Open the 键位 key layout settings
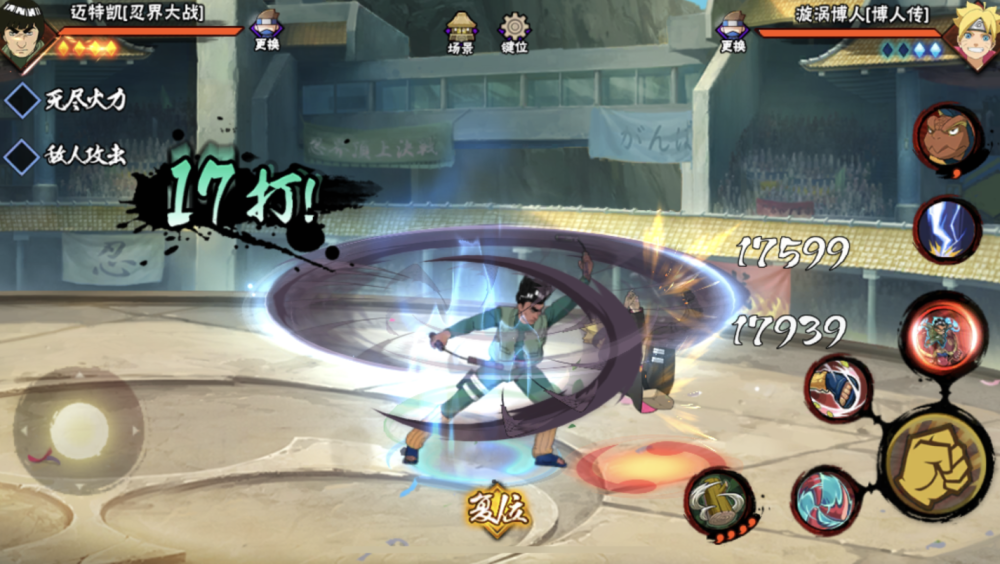The height and width of the screenshot is (564, 1000). click(x=514, y=31)
